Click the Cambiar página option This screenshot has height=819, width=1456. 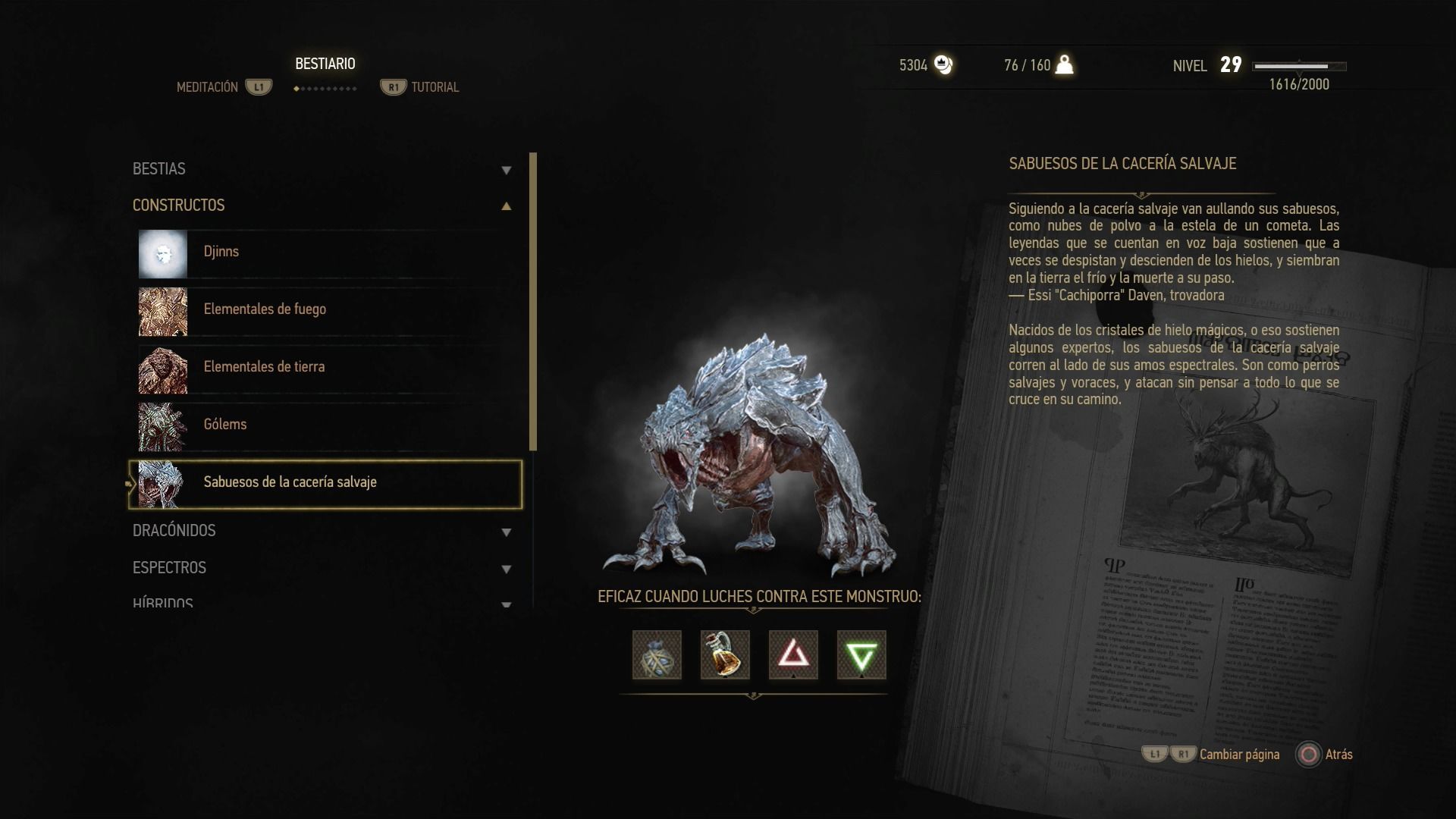tap(1239, 755)
